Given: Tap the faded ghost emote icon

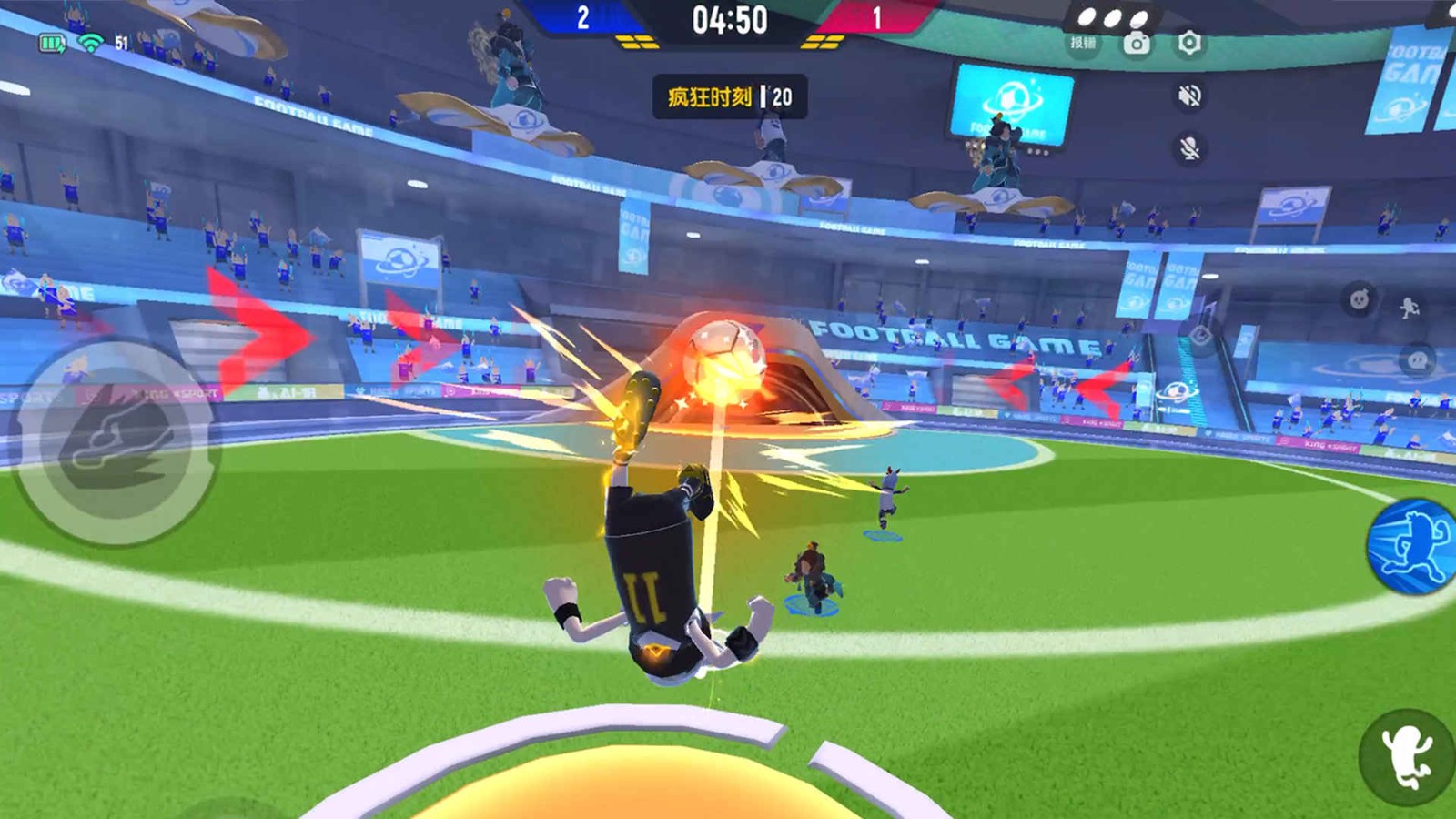Looking at the screenshot, I should [1417, 360].
